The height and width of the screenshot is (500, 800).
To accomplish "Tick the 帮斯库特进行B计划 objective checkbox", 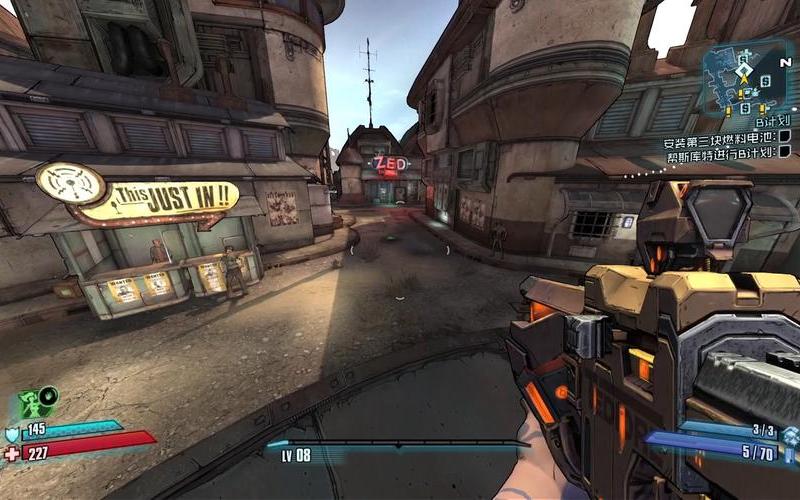I will click(x=784, y=152).
